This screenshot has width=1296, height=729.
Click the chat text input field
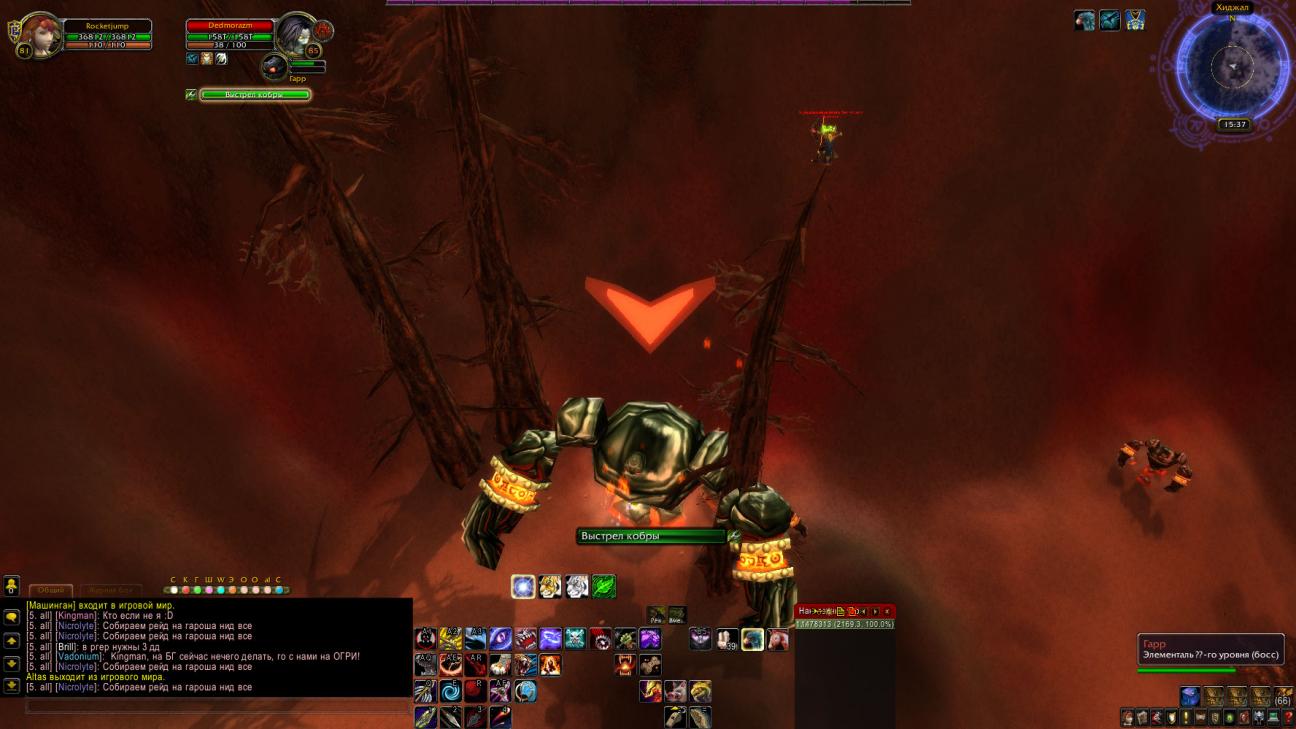215,706
